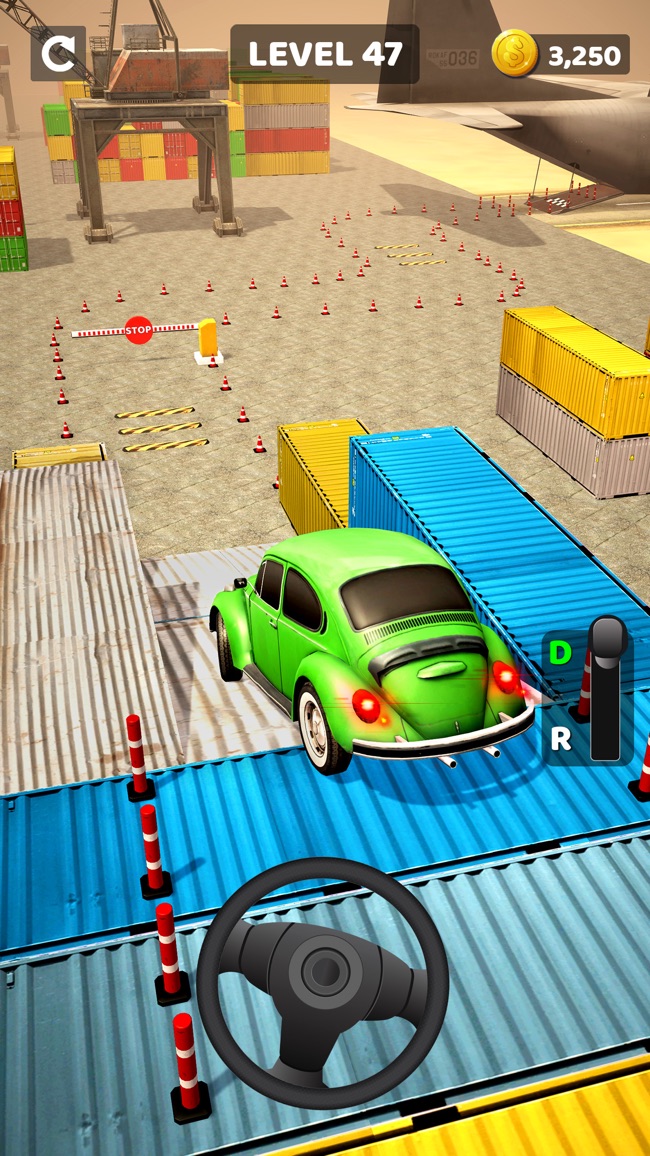Restart the level with the reload button
The width and height of the screenshot is (650, 1156).
(x=58, y=53)
